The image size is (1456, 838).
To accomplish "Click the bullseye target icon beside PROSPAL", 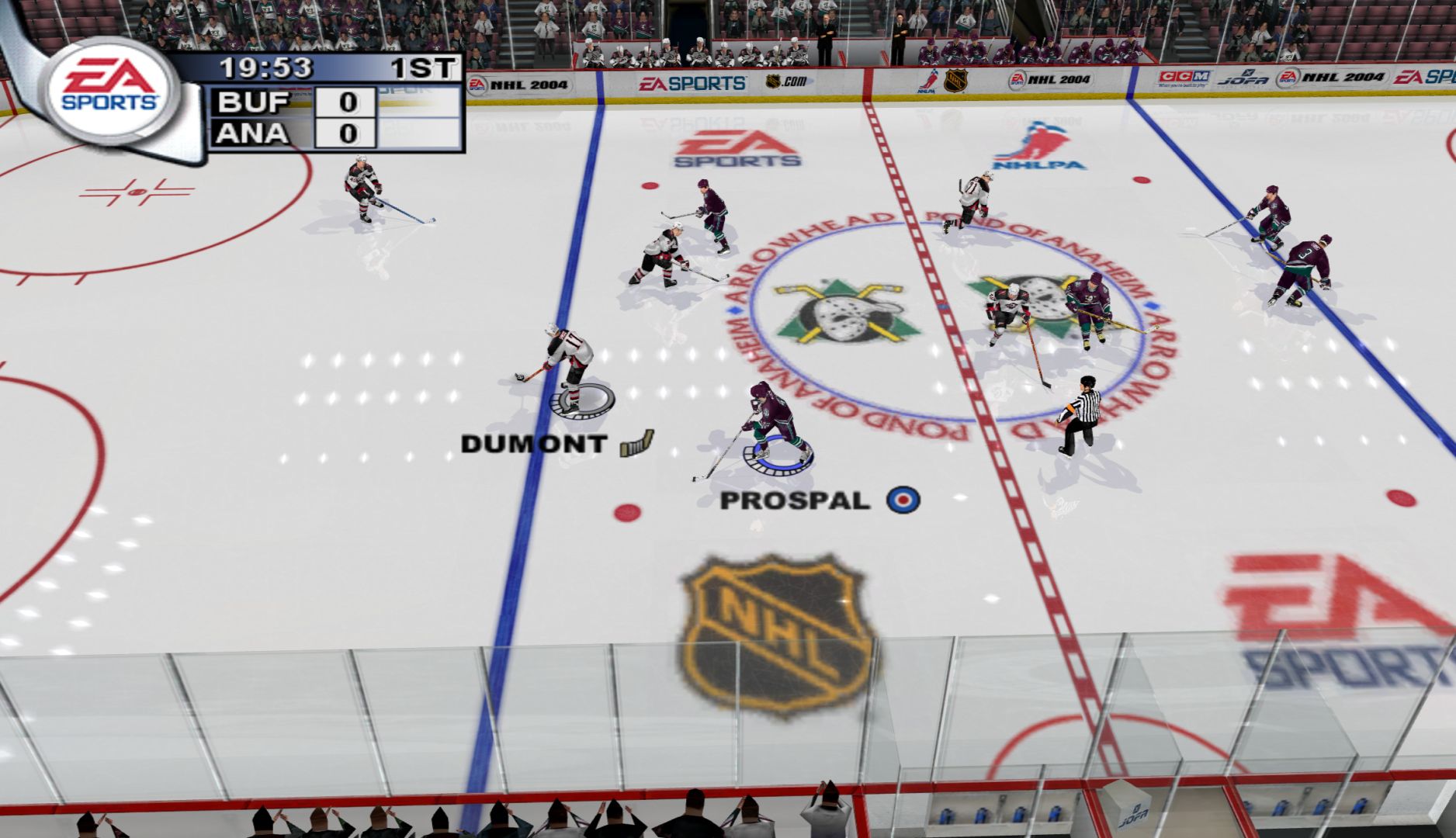I will tap(903, 499).
